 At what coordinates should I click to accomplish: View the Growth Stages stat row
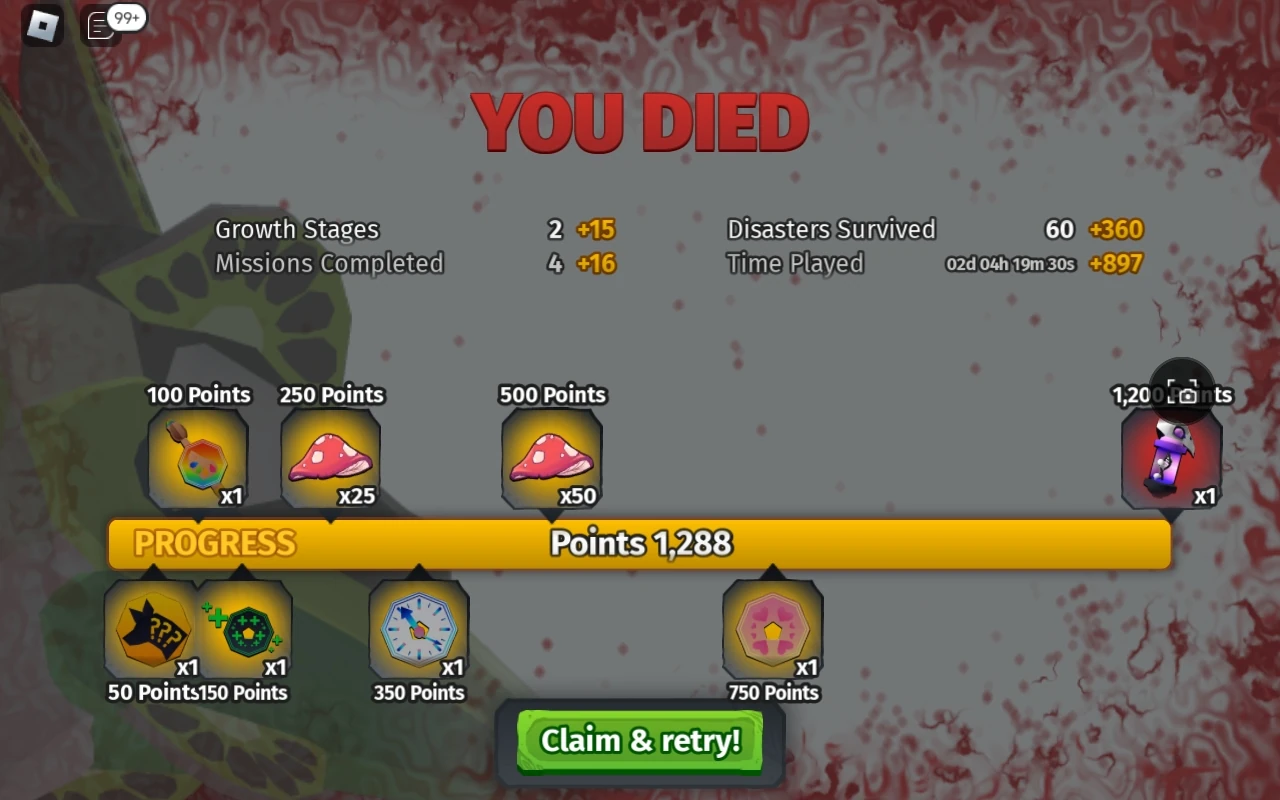[297, 229]
